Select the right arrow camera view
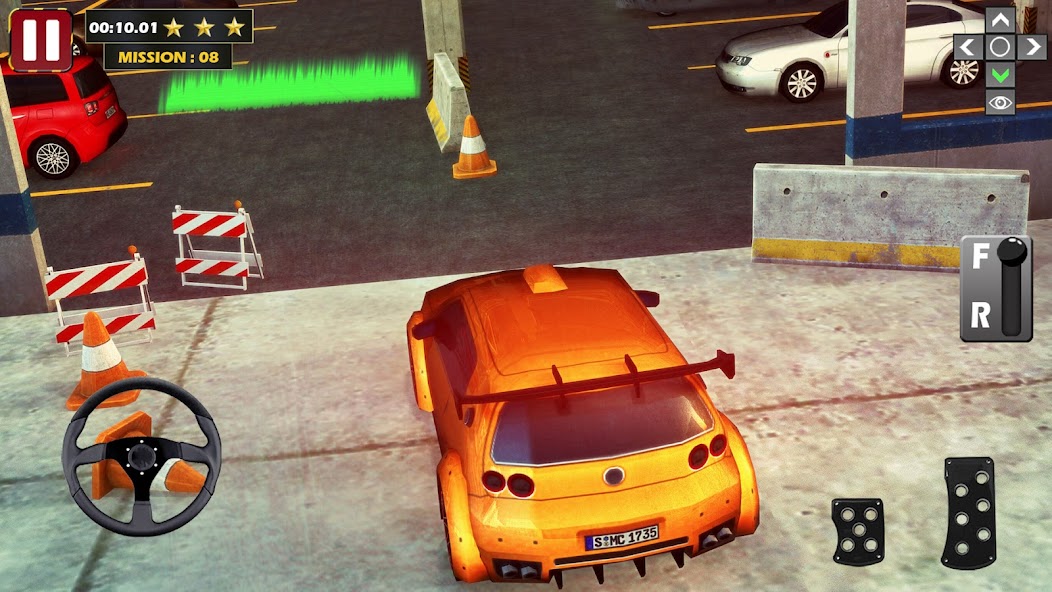The height and width of the screenshot is (592, 1052). pos(1032,47)
